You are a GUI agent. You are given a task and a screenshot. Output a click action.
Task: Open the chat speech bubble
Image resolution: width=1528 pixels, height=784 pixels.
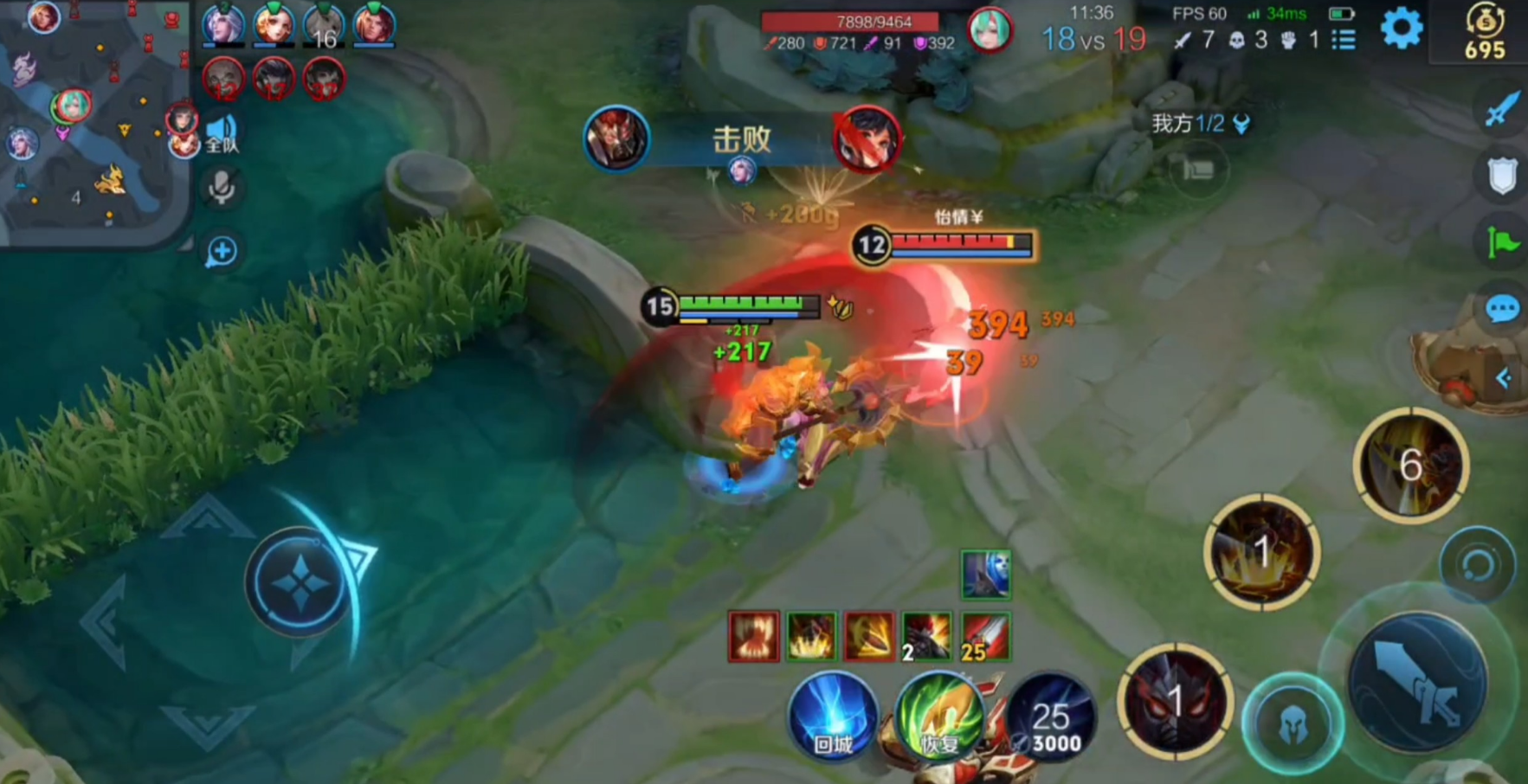(x=1502, y=309)
